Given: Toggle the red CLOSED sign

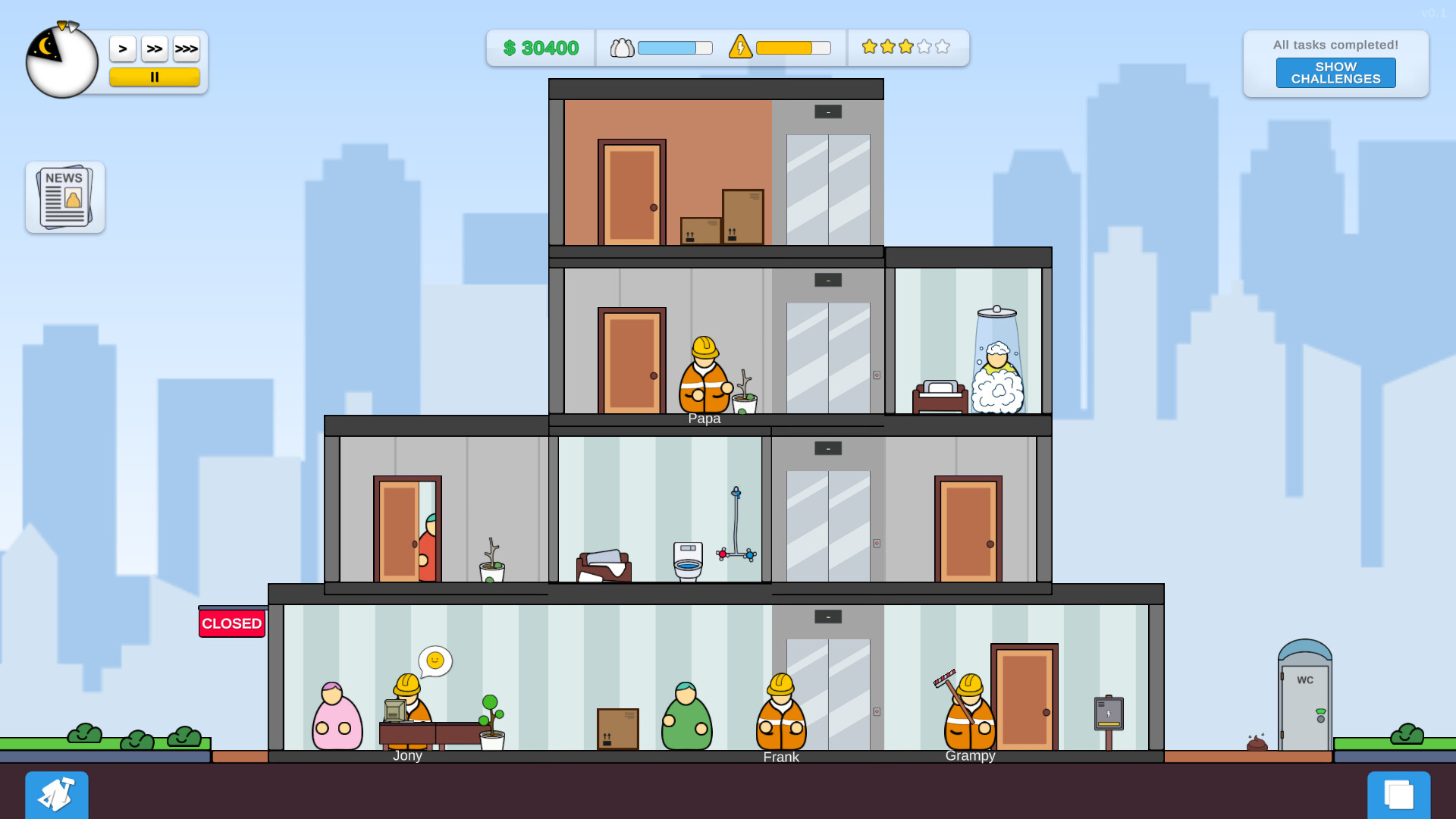Looking at the screenshot, I should pos(231,623).
